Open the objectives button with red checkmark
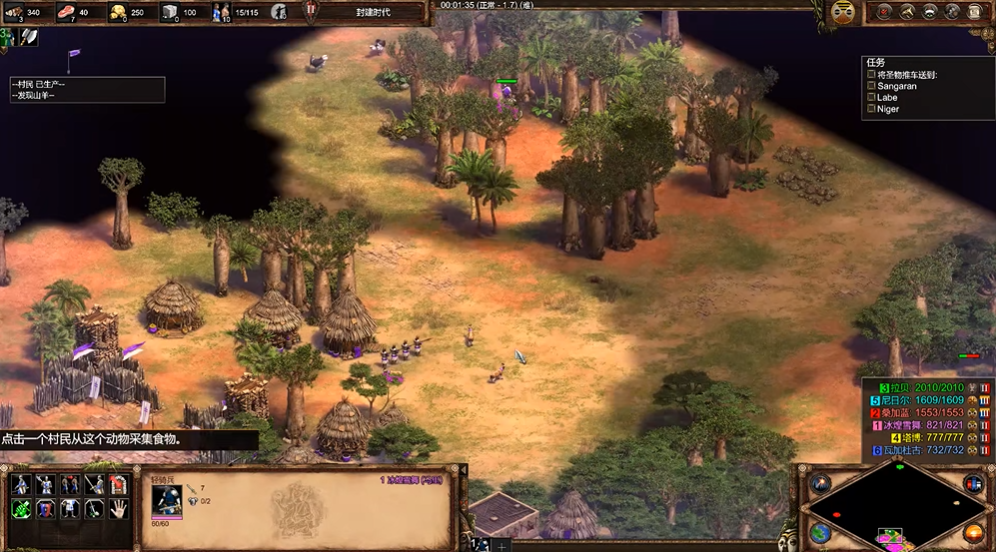The width and height of the screenshot is (996, 552). pyautogui.click(x=886, y=12)
